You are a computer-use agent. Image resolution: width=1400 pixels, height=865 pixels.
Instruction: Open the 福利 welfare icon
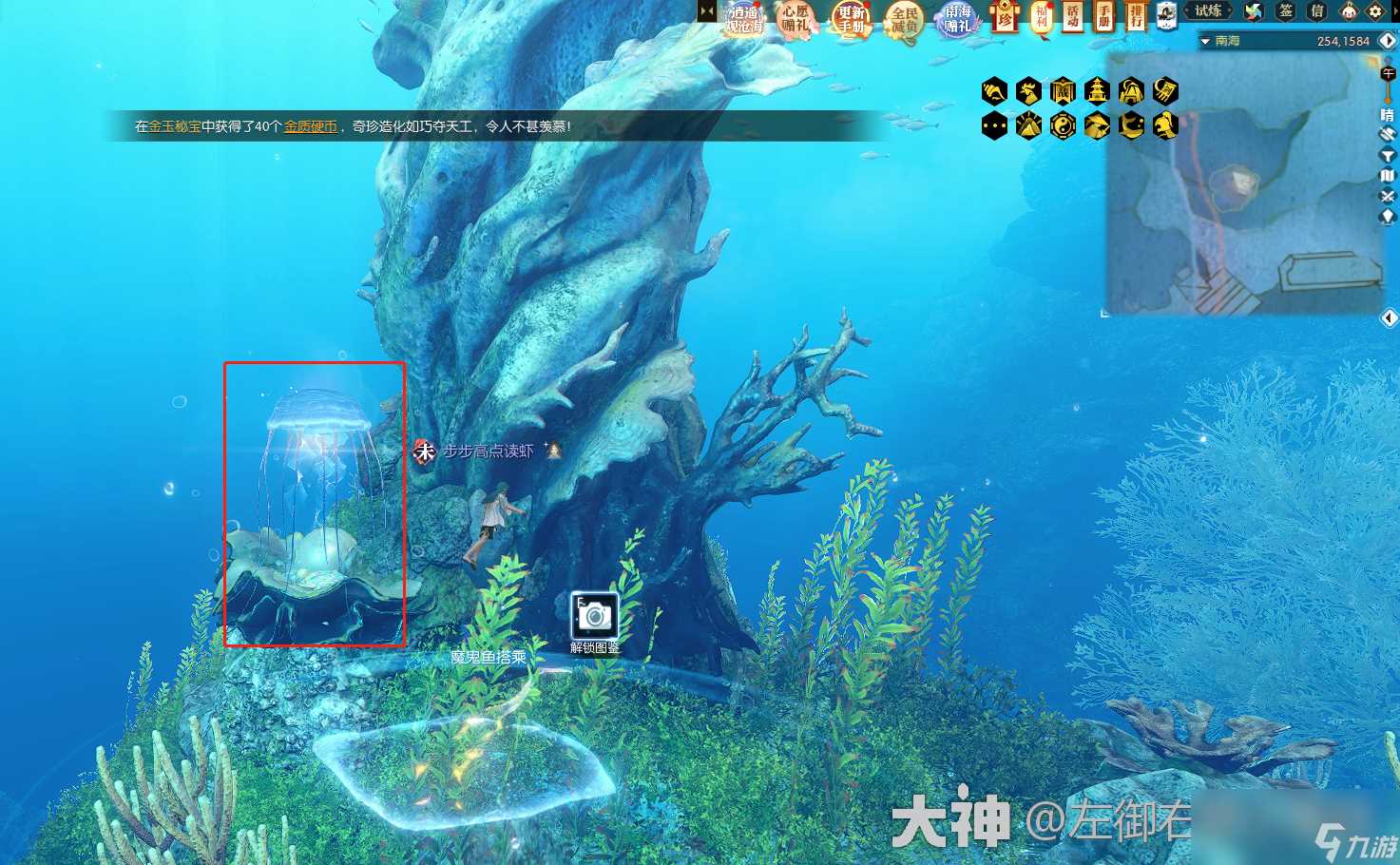coord(1041,19)
